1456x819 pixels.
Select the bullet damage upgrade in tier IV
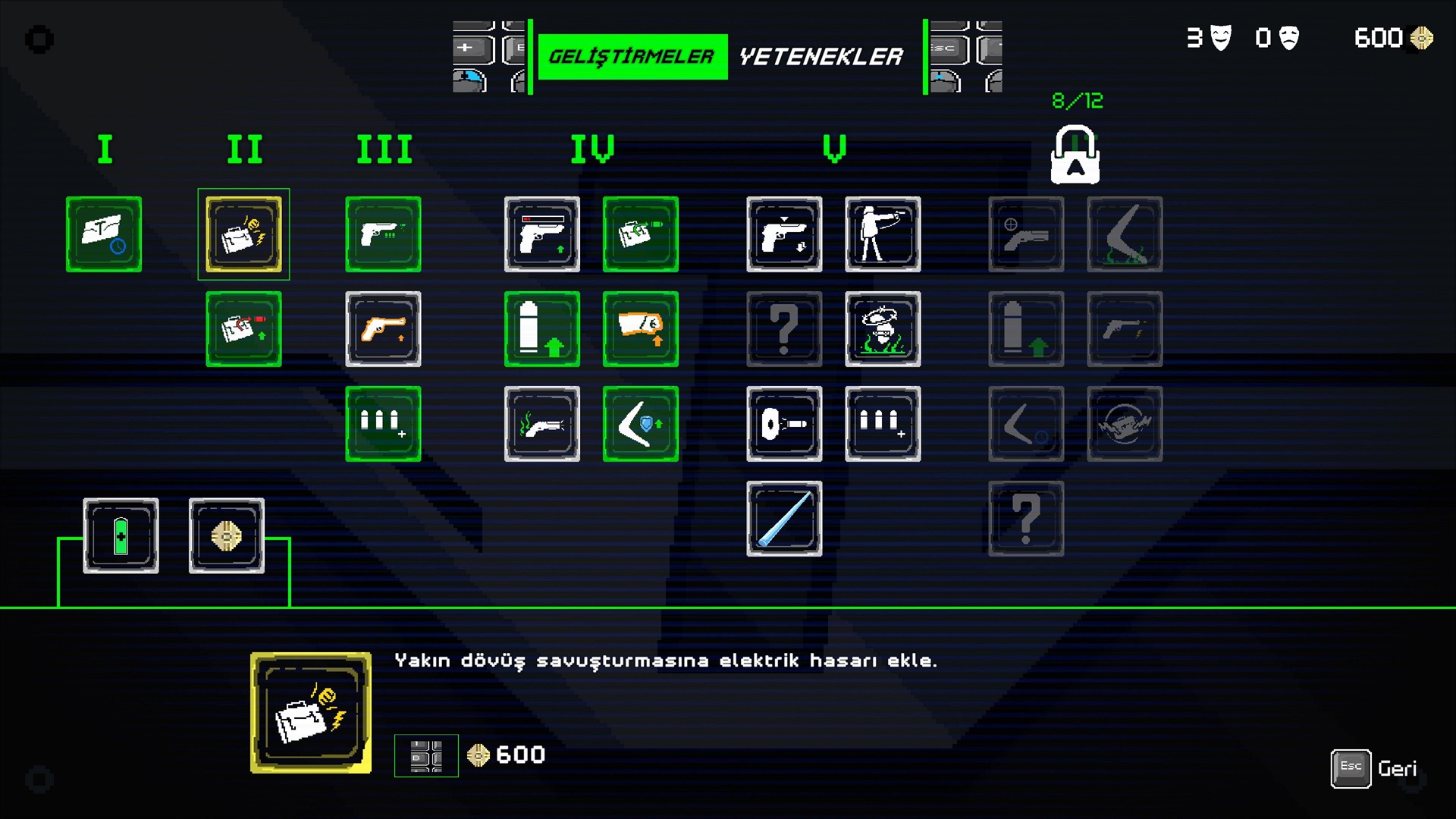[542, 328]
